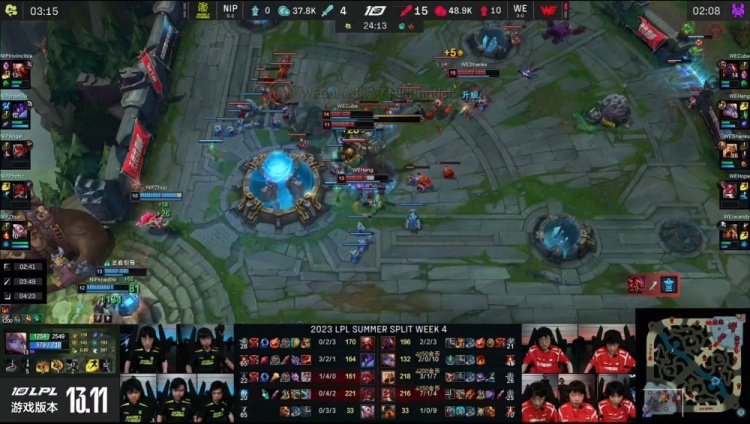This screenshot has height=424, width=750.
Task: Select NIPZhuo's champion portrait
Action: point(16,231)
